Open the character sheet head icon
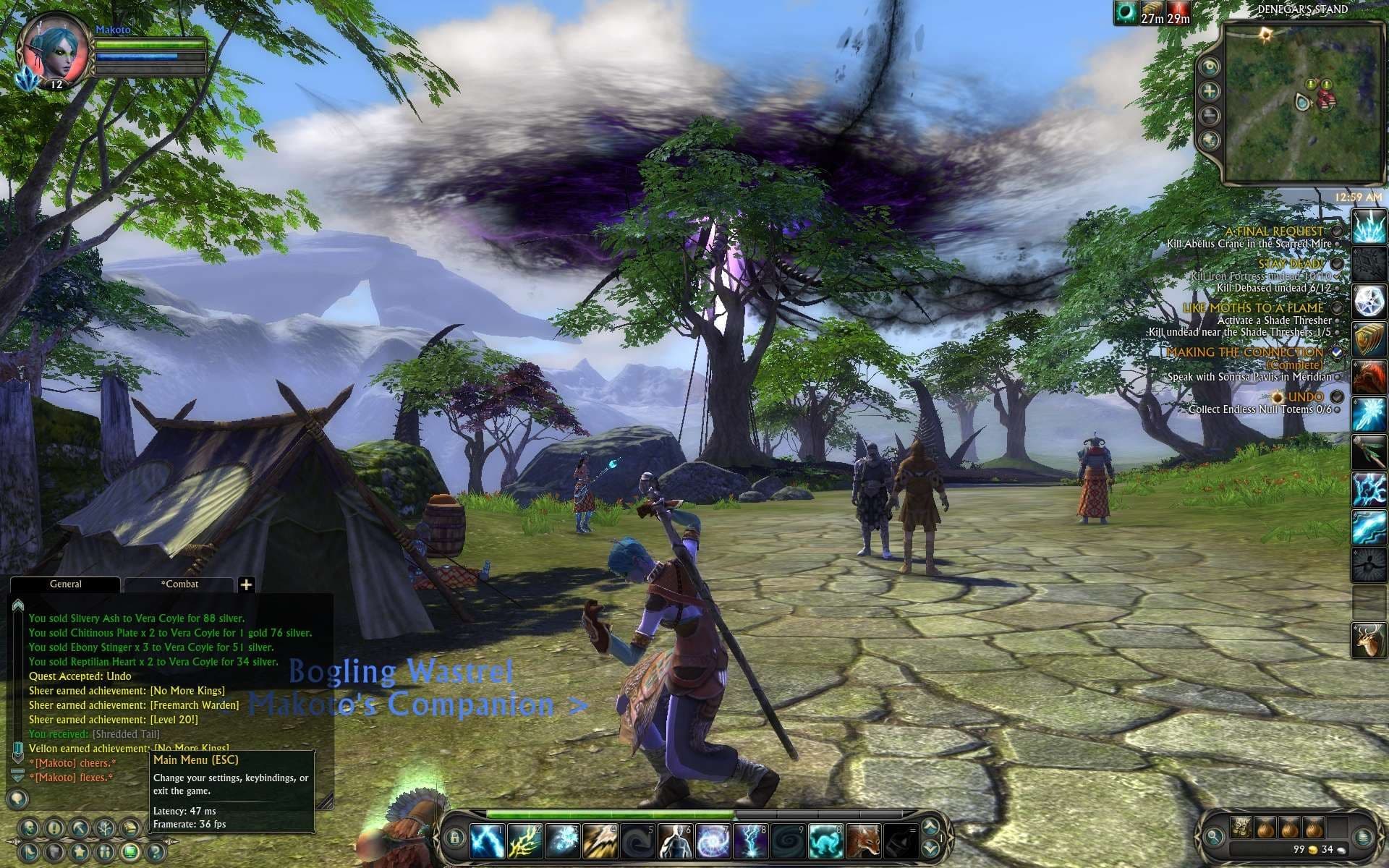This screenshot has width=1389, height=868. tap(30, 828)
